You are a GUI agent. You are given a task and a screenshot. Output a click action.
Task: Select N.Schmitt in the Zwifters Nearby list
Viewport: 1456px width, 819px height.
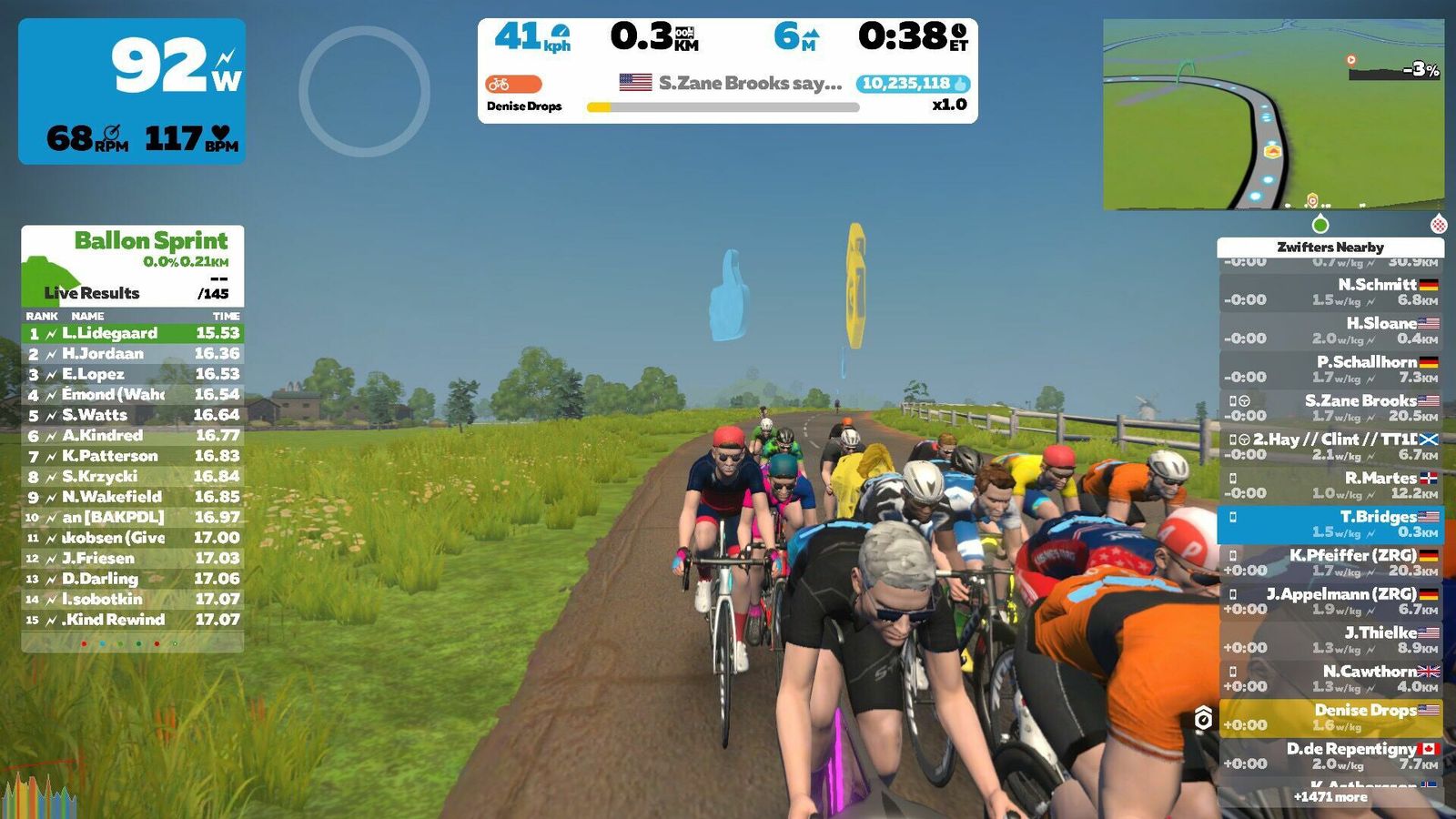pyautogui.click(x=1330, y=292)
